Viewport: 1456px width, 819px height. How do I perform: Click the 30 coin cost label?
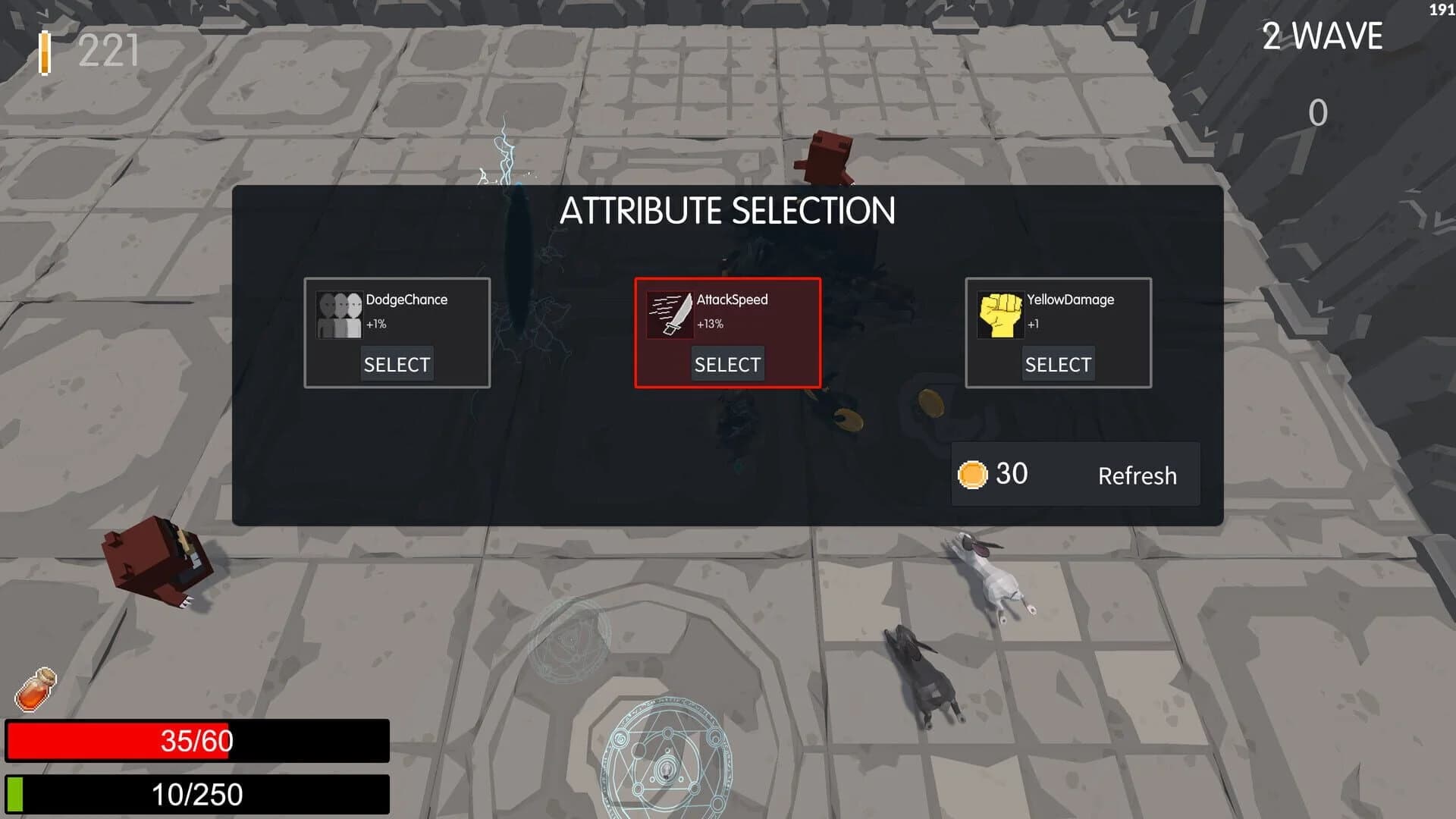[1012, 472]
